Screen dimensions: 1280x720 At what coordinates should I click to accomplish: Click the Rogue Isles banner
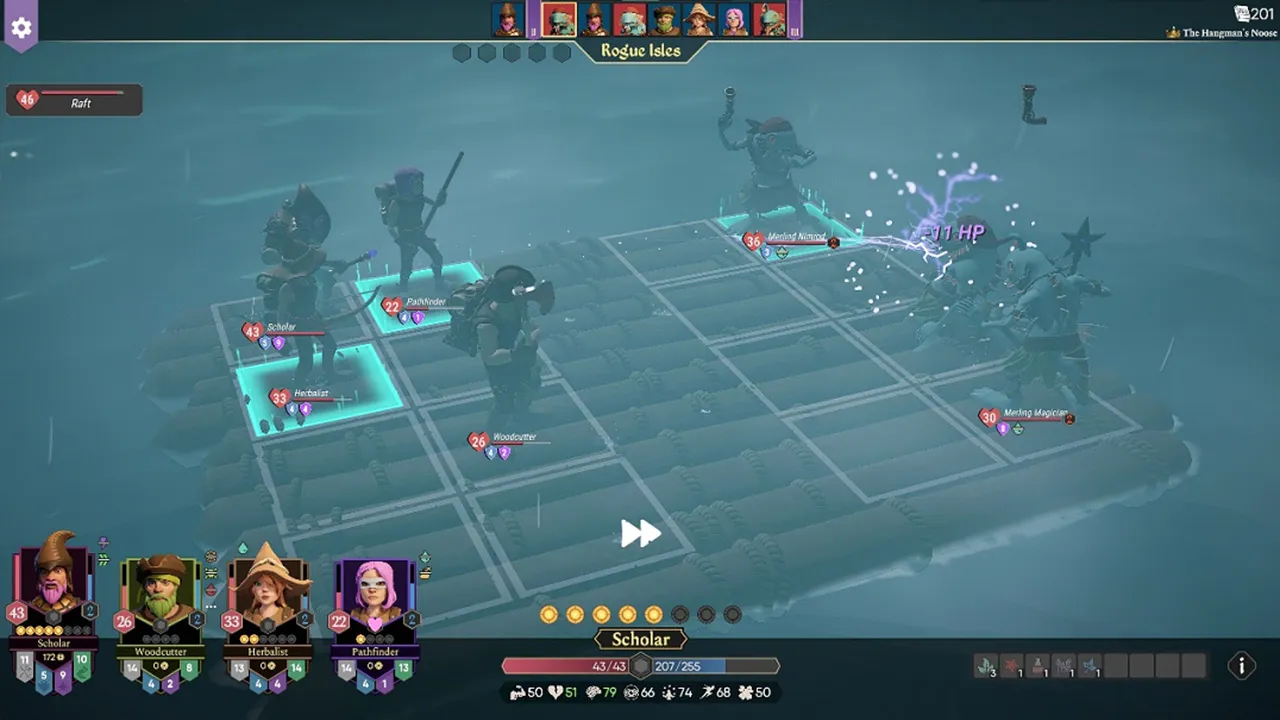(640, 49)
